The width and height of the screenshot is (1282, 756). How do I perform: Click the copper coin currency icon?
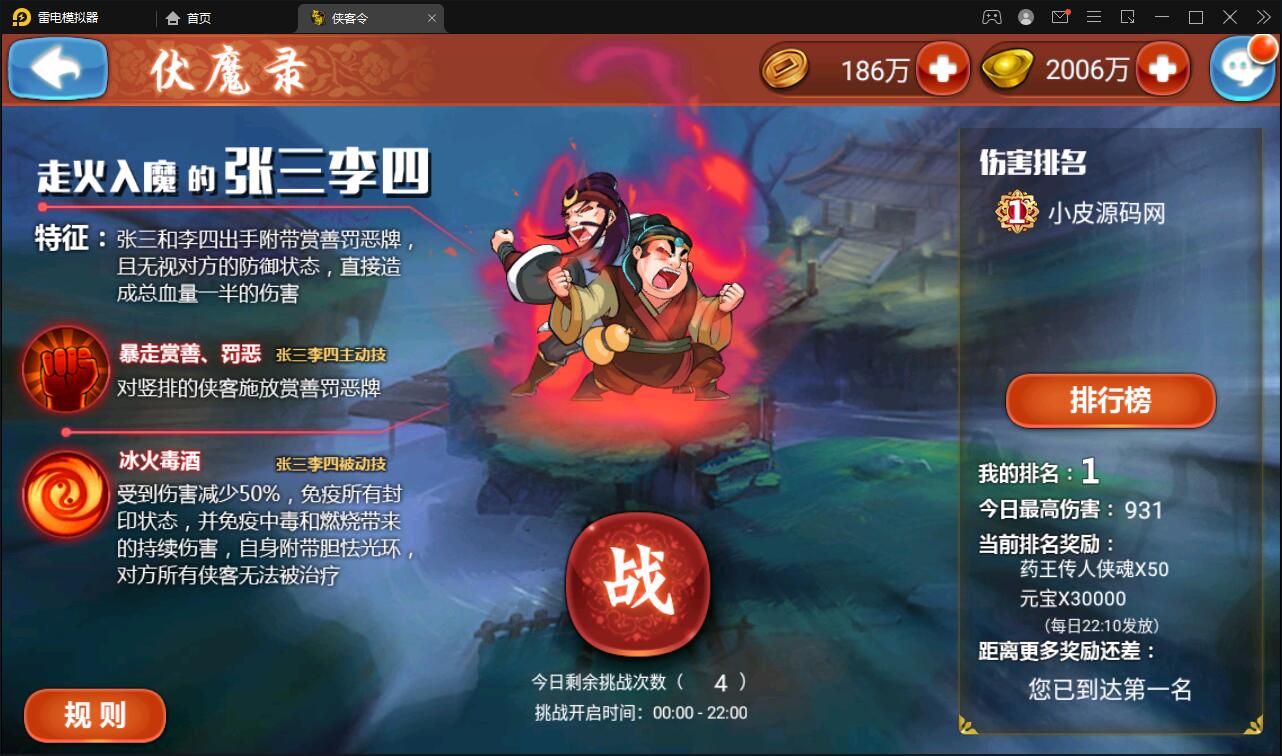pyautogui.click(x=786, y=69)
